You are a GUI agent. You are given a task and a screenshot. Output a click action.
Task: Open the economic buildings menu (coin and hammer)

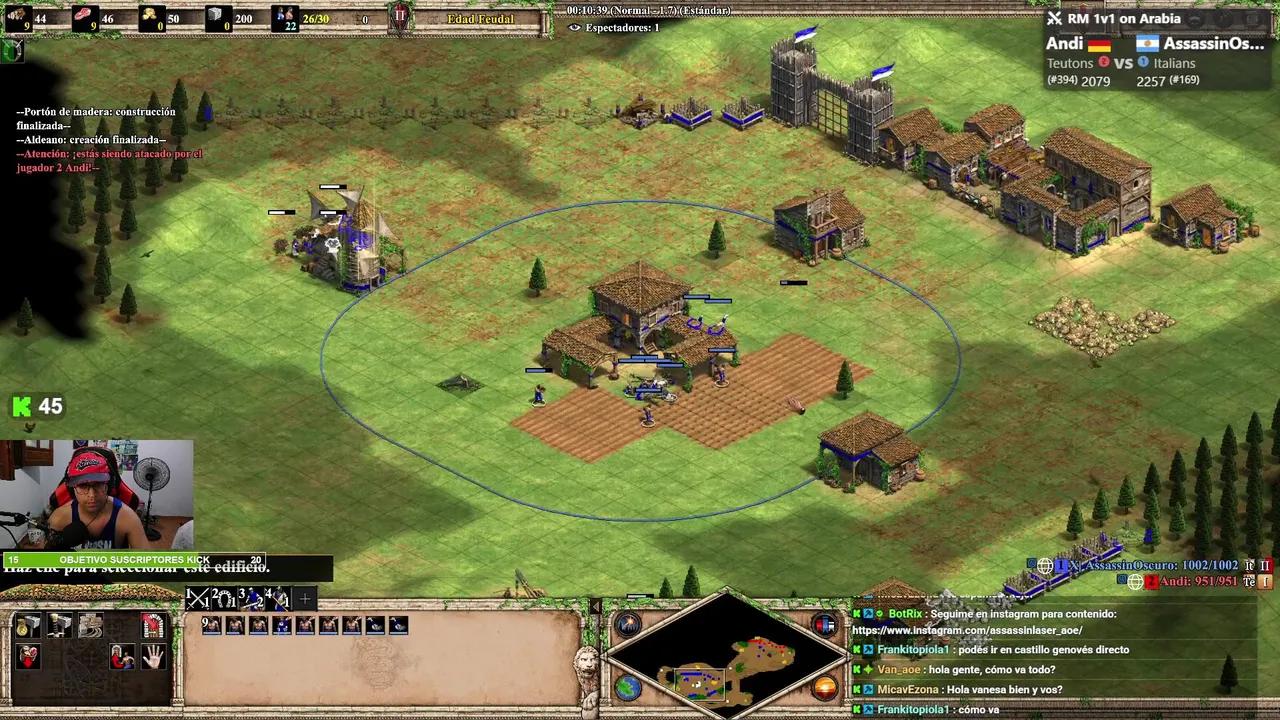(x=29, y=626)
